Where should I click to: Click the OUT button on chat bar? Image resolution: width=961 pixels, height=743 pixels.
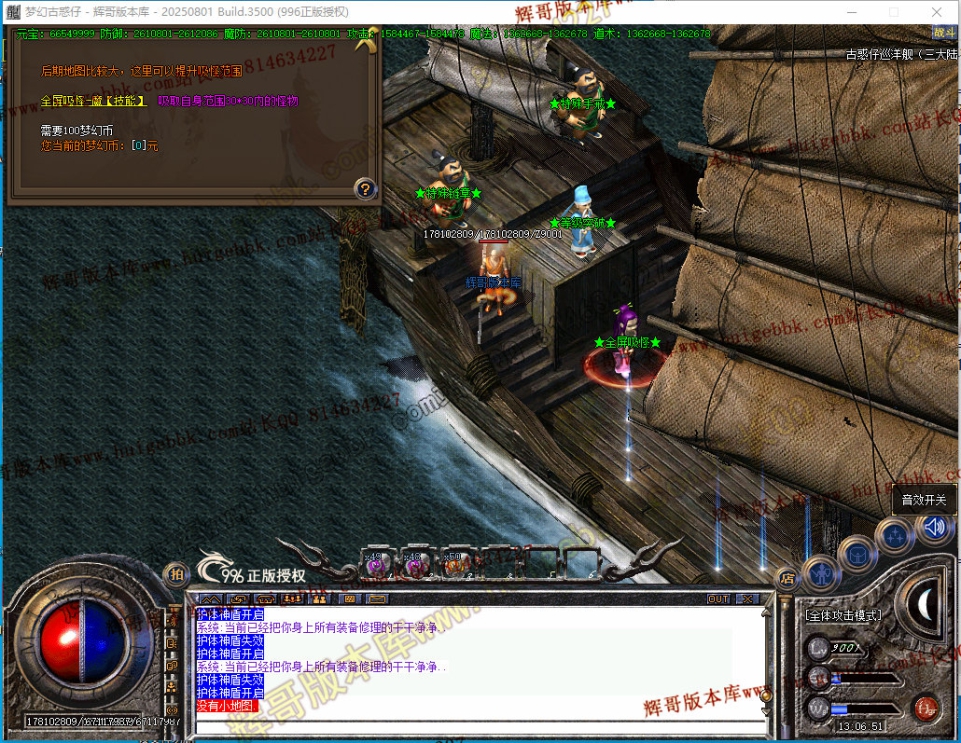[718, 599]
